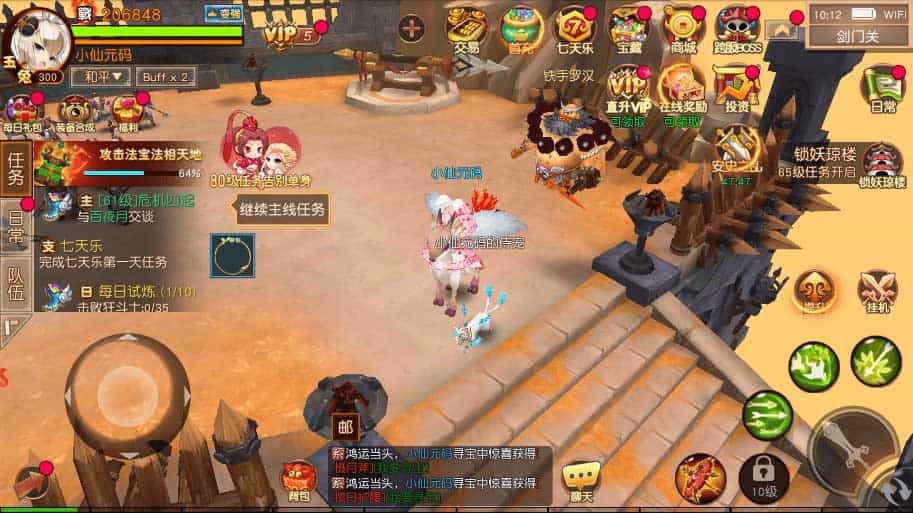Select the 任务 quest tab

[16, 168]
